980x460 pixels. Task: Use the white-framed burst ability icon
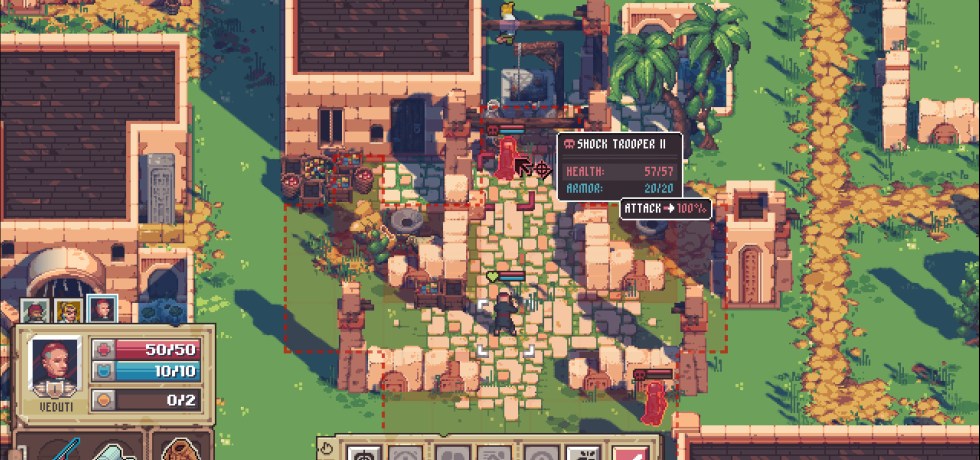[x=584, y=453]
